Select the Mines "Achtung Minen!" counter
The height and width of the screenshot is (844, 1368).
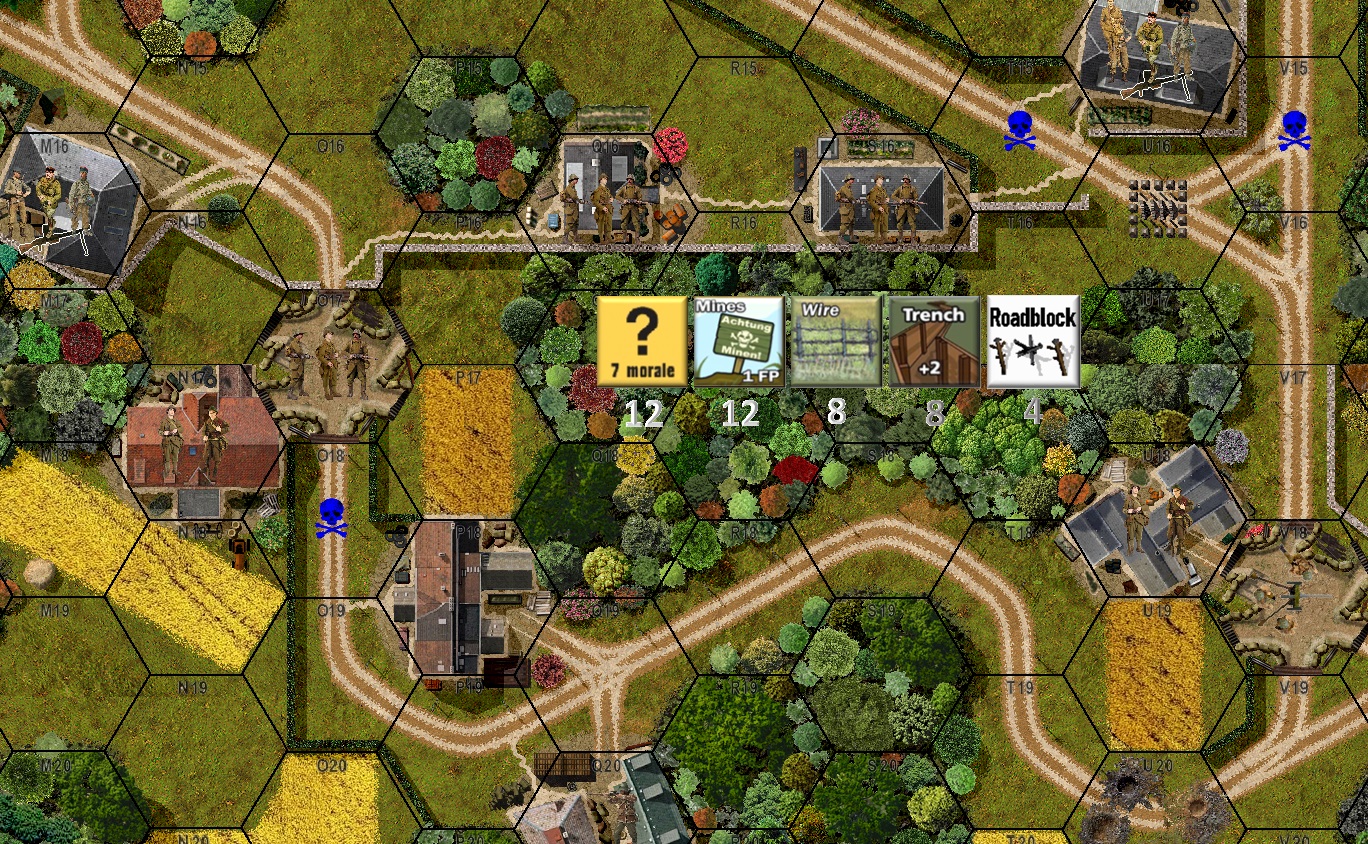click(738, 342)
